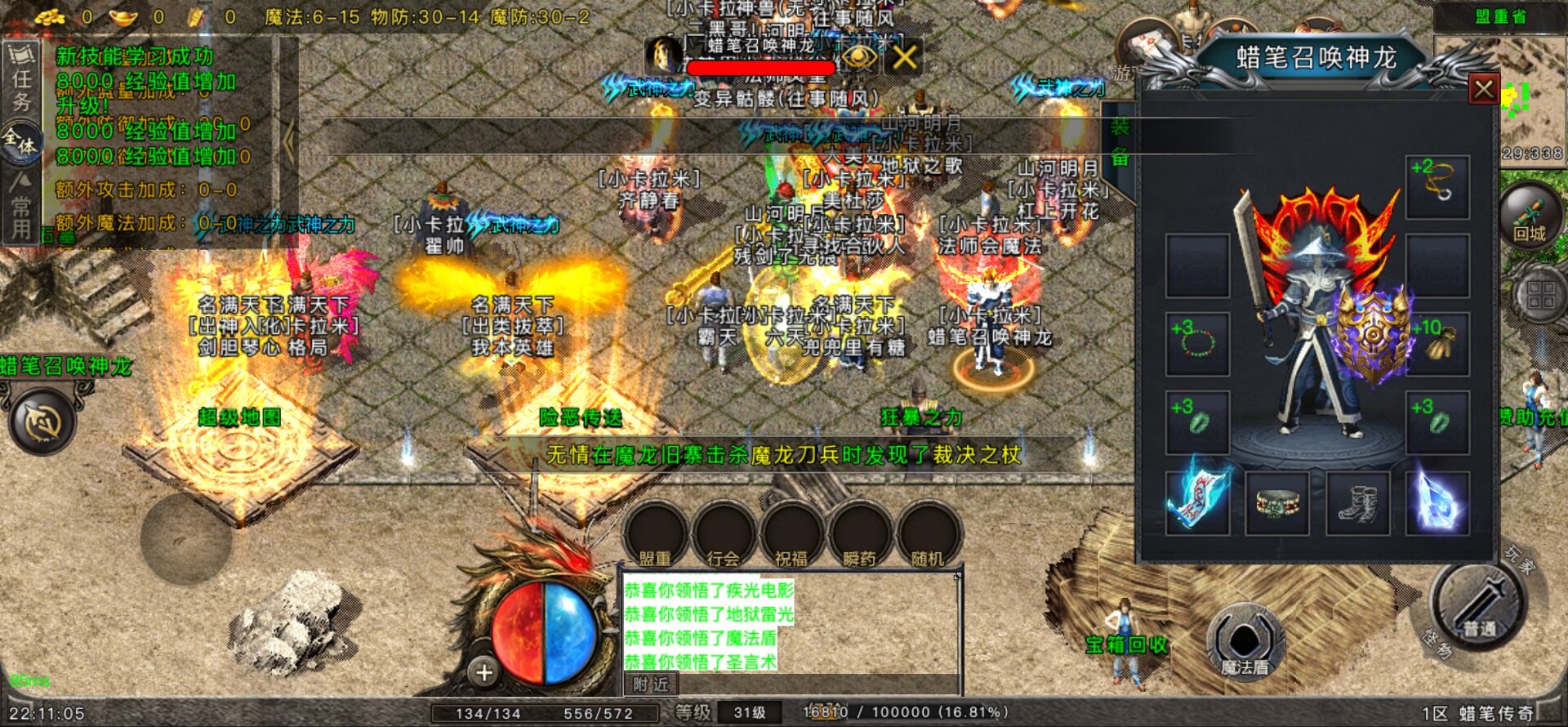Select the +2 necklace equipment slot

point(1437,186)
